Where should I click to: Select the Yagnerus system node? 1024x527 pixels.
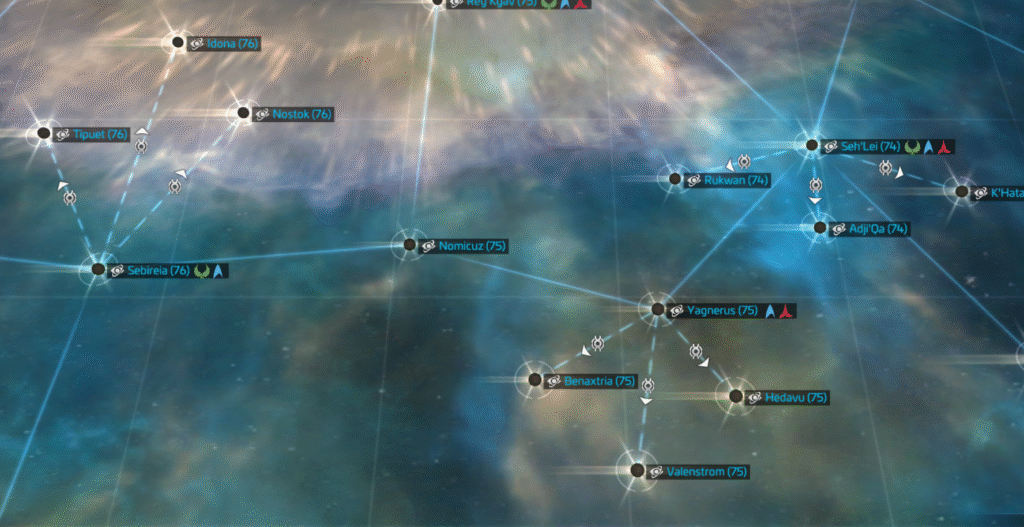[658, 309]
